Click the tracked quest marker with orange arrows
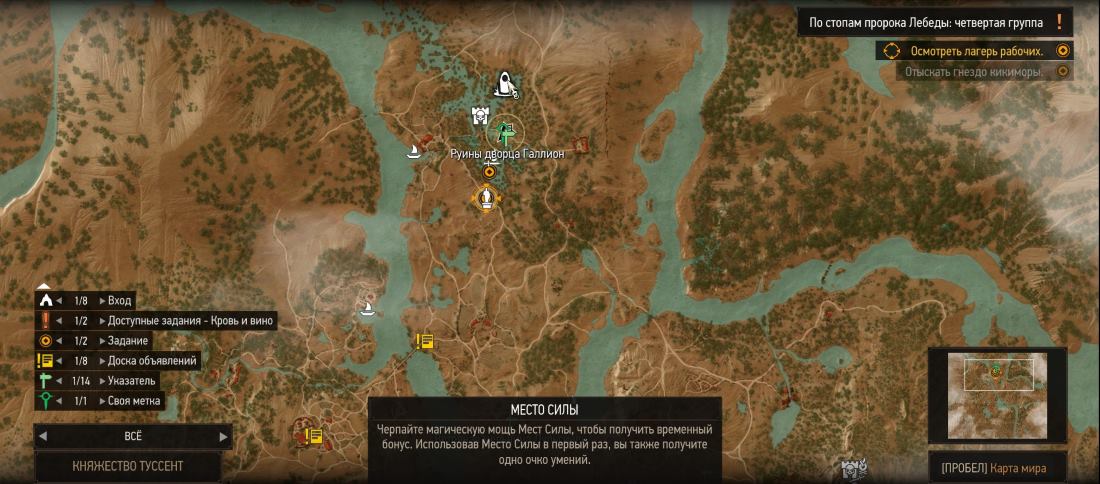Screen dimensions: 1100x484 click(486, 198)
